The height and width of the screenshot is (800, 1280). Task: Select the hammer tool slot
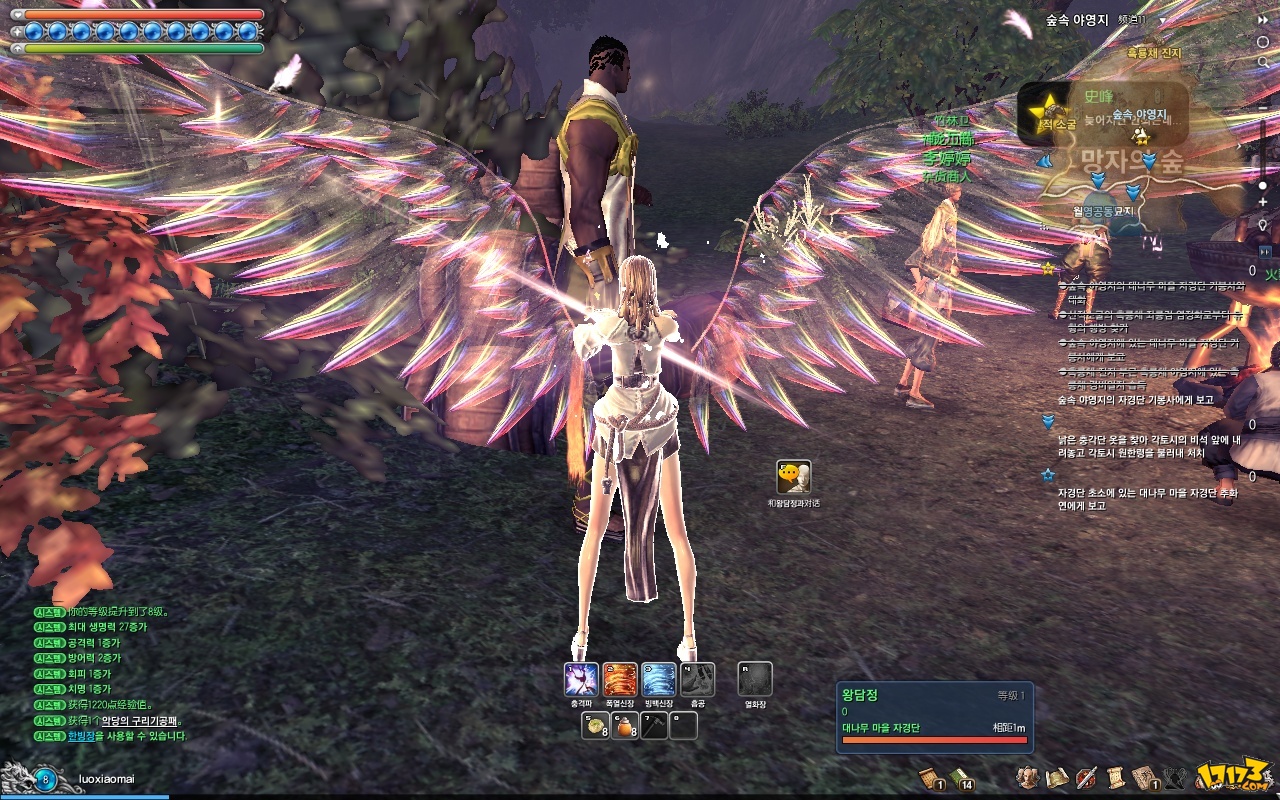pos(654,726)
